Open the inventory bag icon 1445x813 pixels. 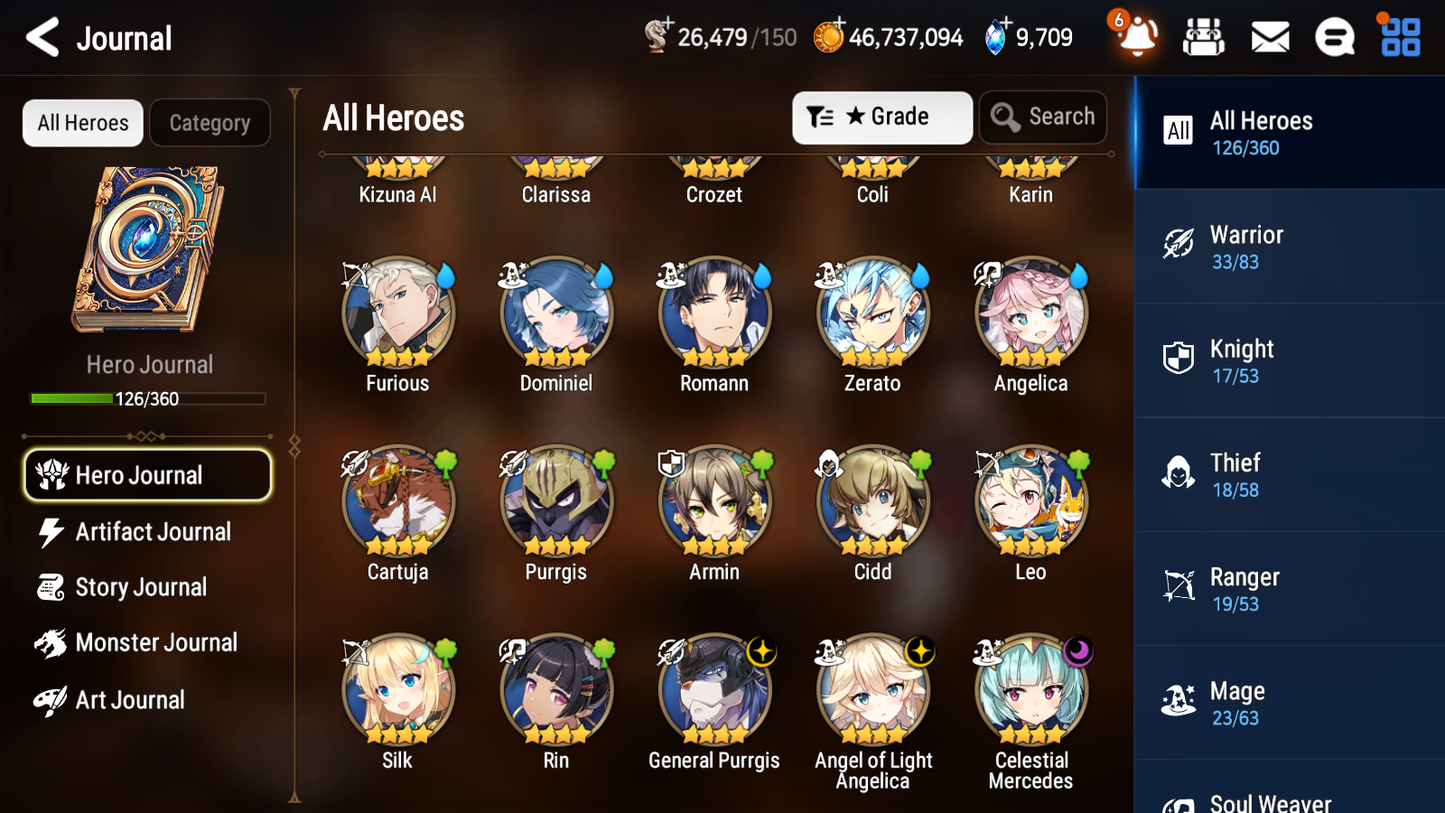pos(1203,35)
